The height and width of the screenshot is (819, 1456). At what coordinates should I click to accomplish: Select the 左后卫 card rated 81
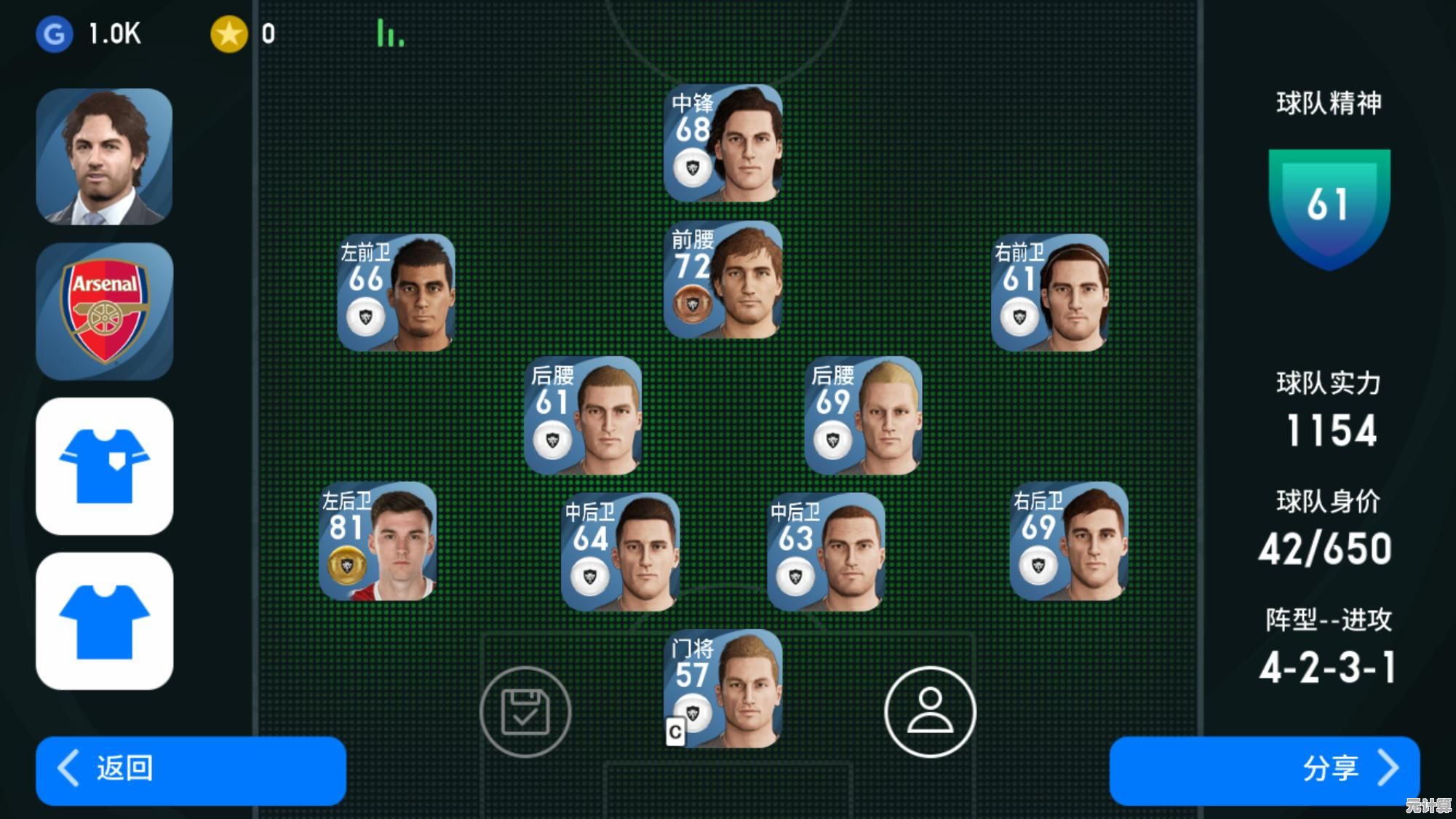[x=378, y=541]
